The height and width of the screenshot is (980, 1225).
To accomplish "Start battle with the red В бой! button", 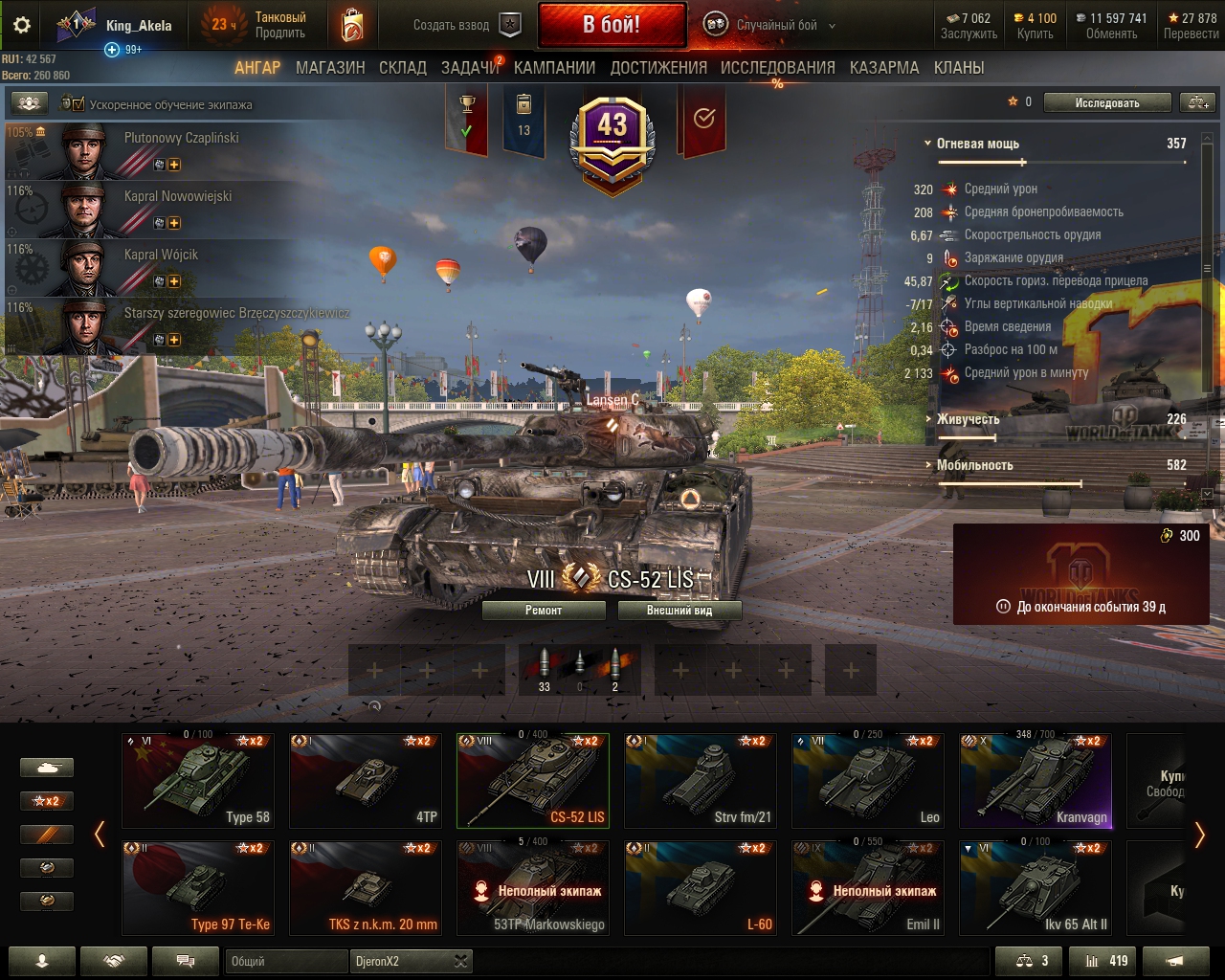I will click(x=612, y=25).
